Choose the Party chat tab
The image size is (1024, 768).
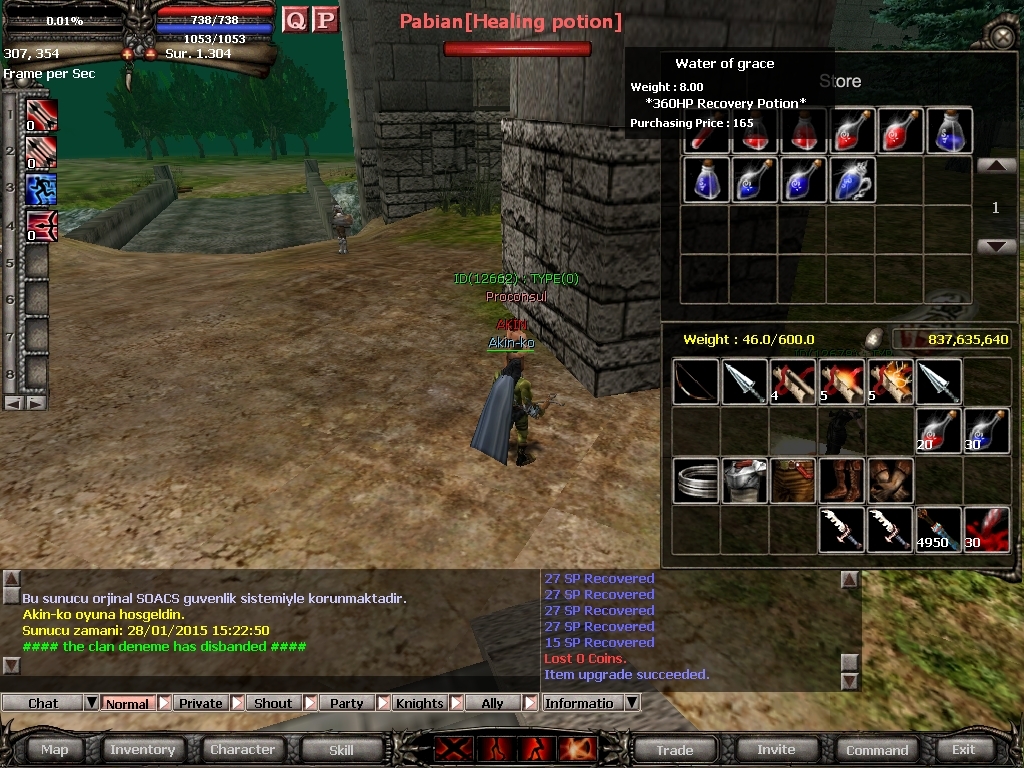346,703
